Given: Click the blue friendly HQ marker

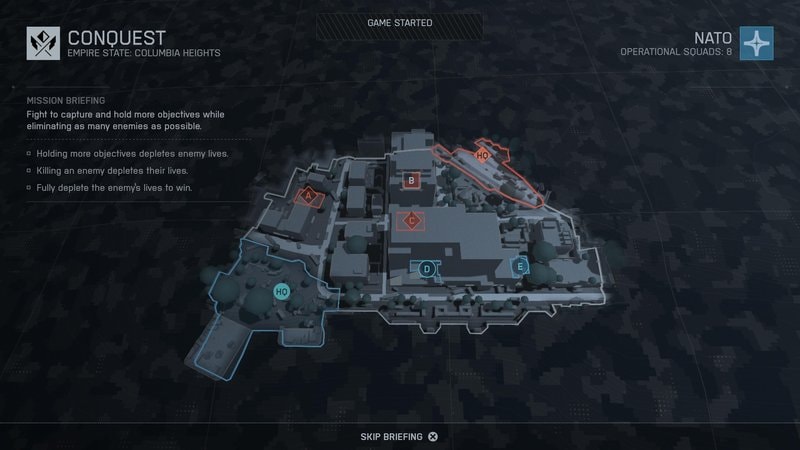Looking at the screenshot, I should (282, 291).
